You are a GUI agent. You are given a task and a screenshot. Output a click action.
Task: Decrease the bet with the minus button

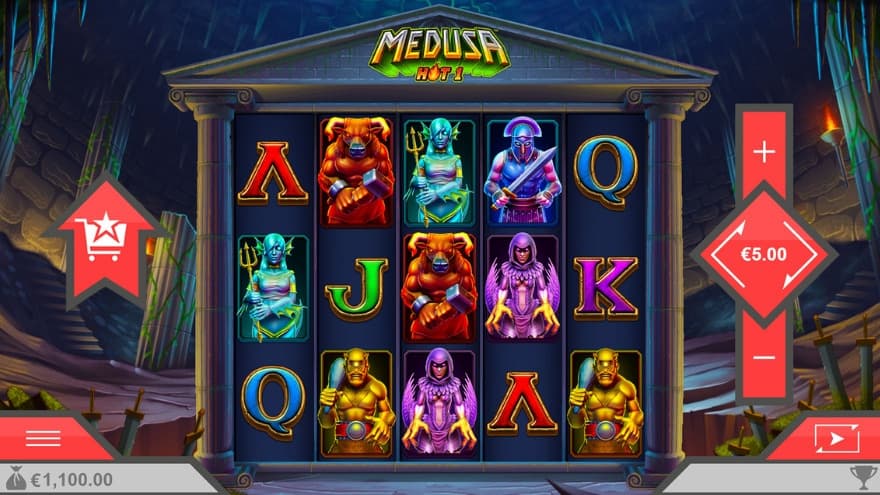764,357
